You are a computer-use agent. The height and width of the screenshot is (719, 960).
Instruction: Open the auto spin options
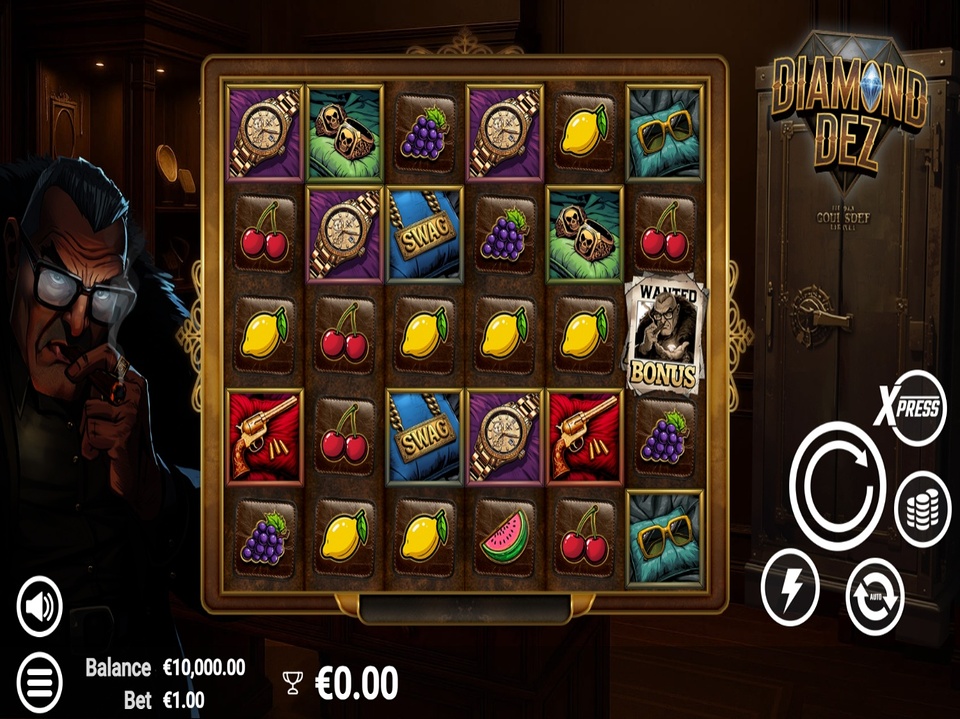click(x=875, y=597)
